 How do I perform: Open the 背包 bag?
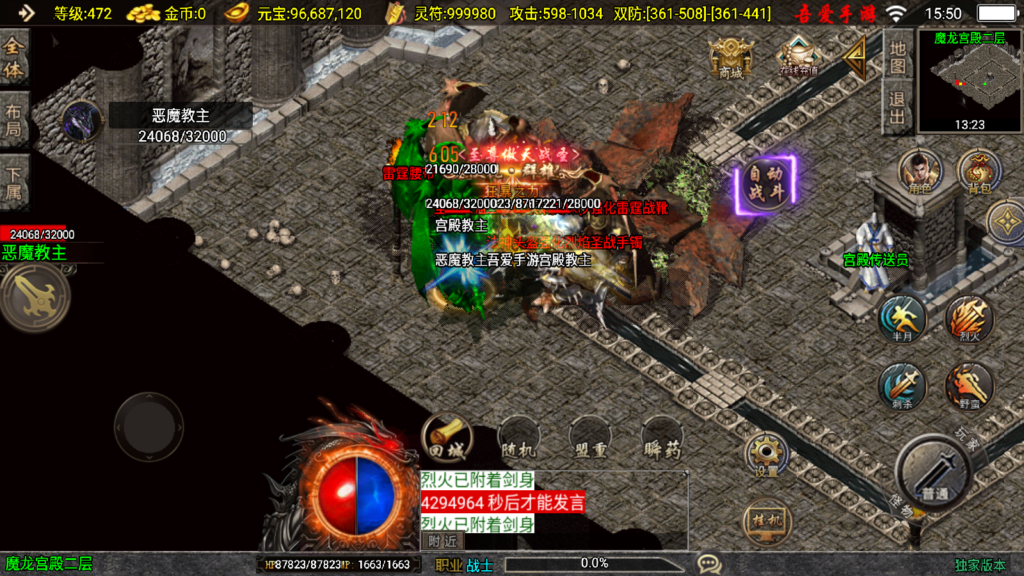coord(979,171)
